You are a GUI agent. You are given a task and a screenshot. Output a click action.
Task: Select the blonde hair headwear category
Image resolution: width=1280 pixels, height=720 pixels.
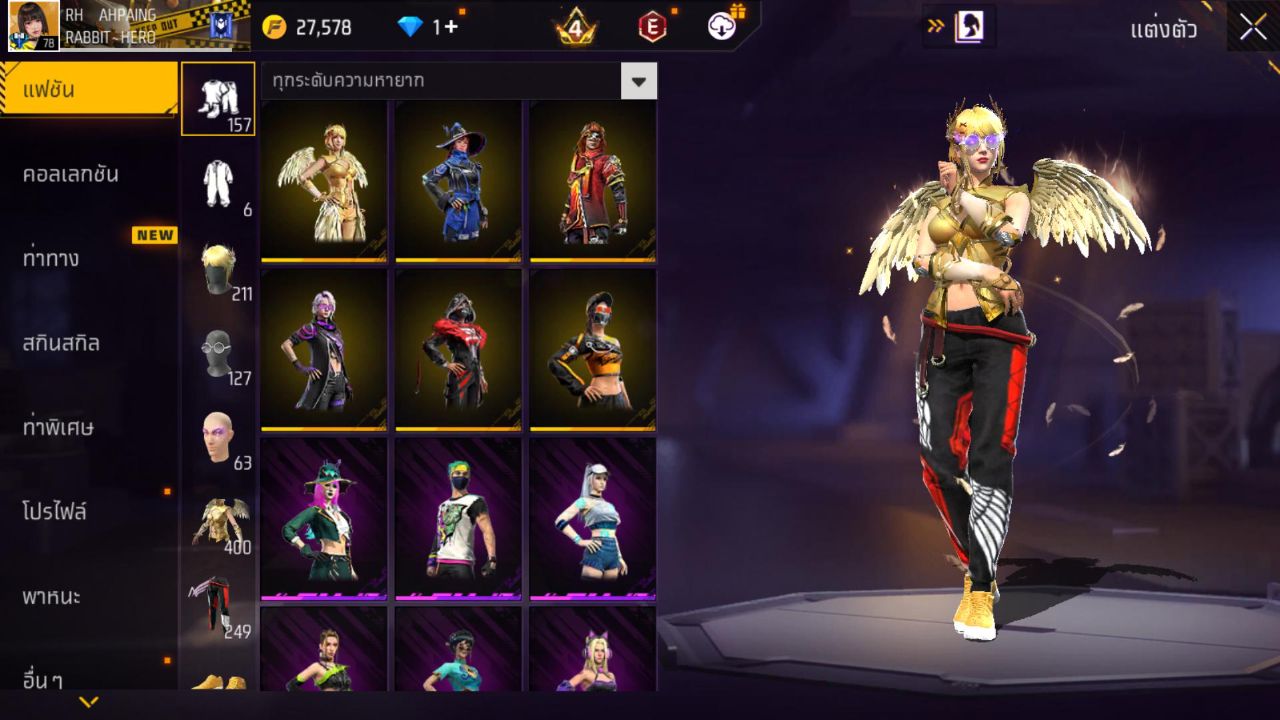(x=218, y=268)
